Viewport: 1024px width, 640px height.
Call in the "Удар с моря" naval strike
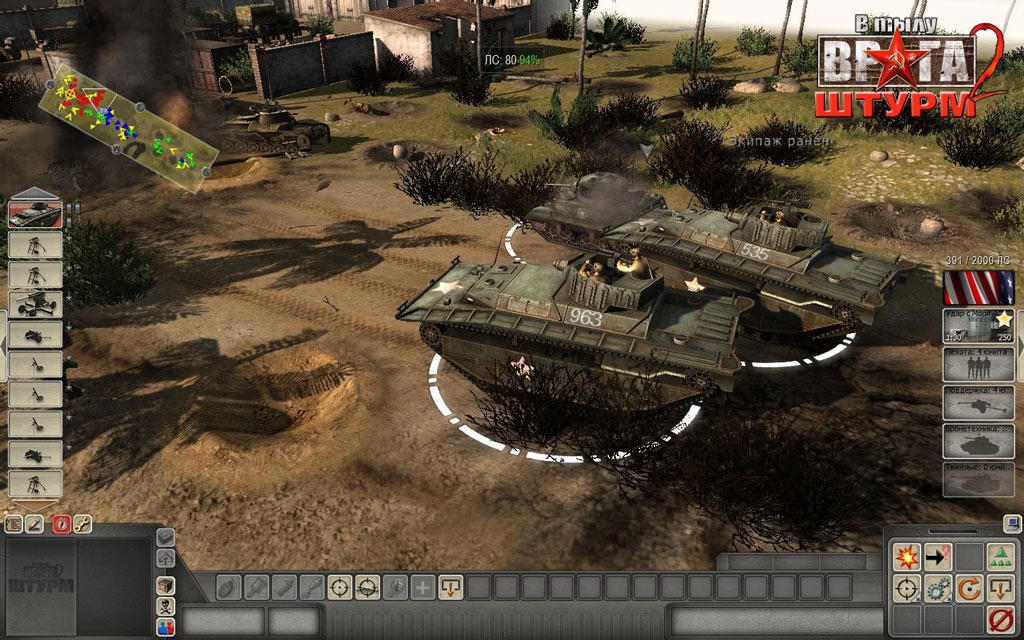[979, 326]
